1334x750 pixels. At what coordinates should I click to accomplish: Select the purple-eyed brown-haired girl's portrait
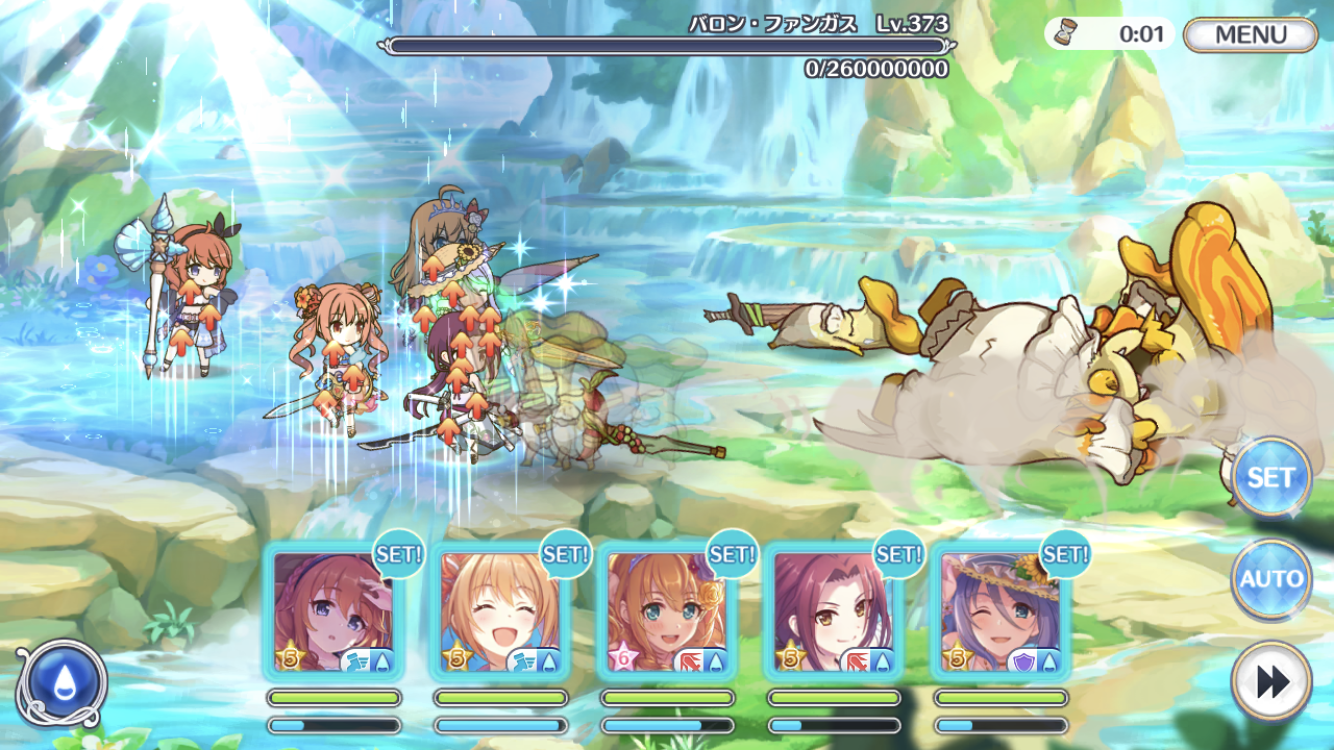[x=334, y=612]
